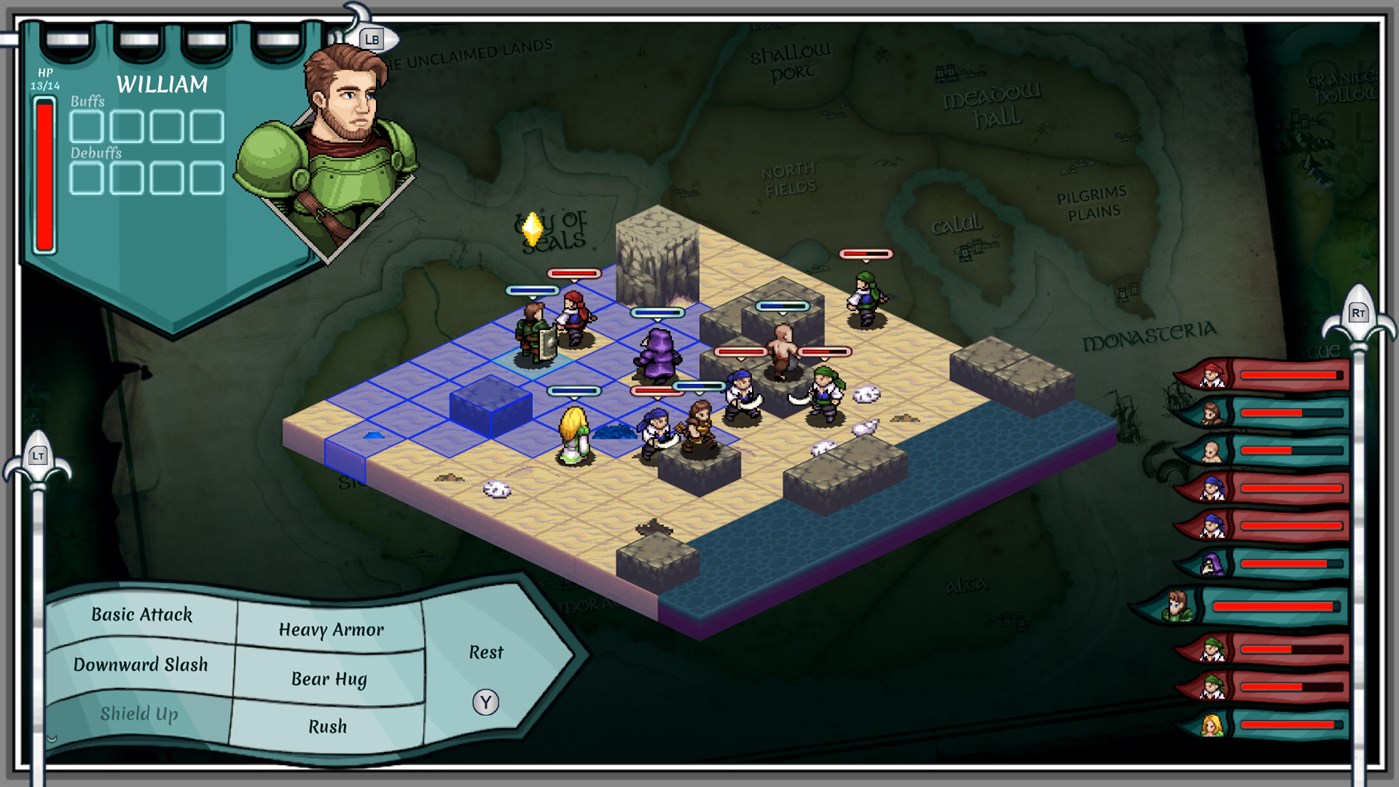The height and width of the screenshot is (787, 1399).
Task: Choose Downward Slash in the action menu
Action: pos(142,665)
